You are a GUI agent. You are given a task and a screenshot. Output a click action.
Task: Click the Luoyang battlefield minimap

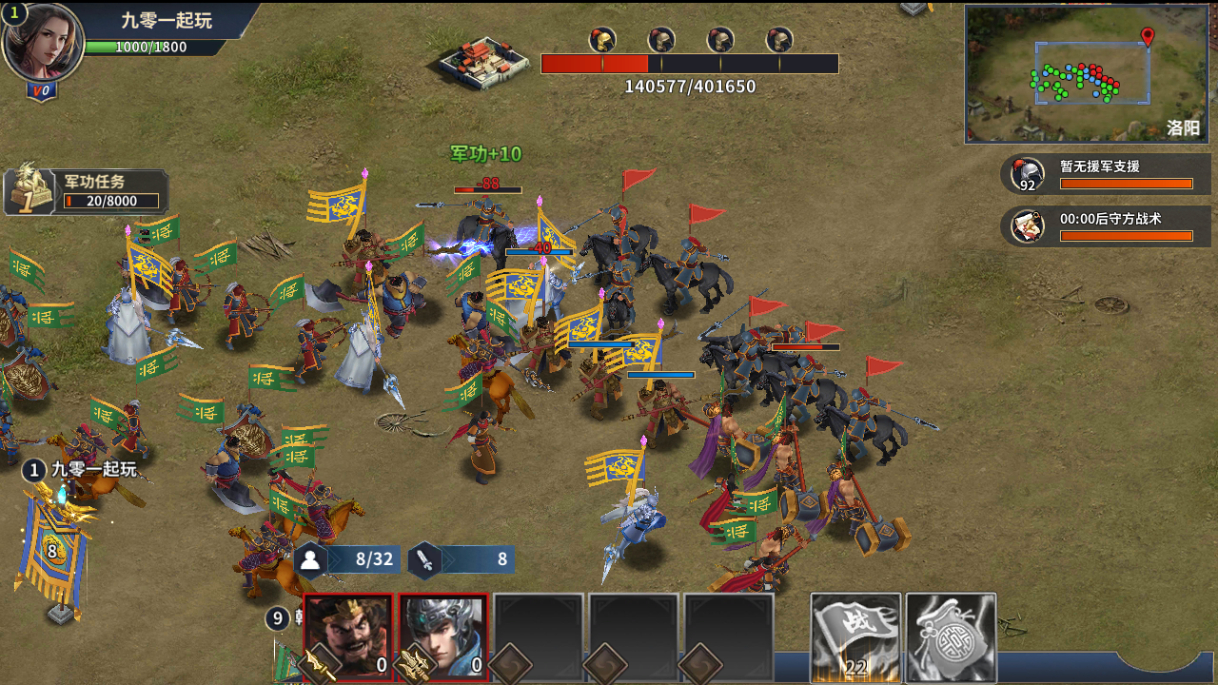[1087, 73]
